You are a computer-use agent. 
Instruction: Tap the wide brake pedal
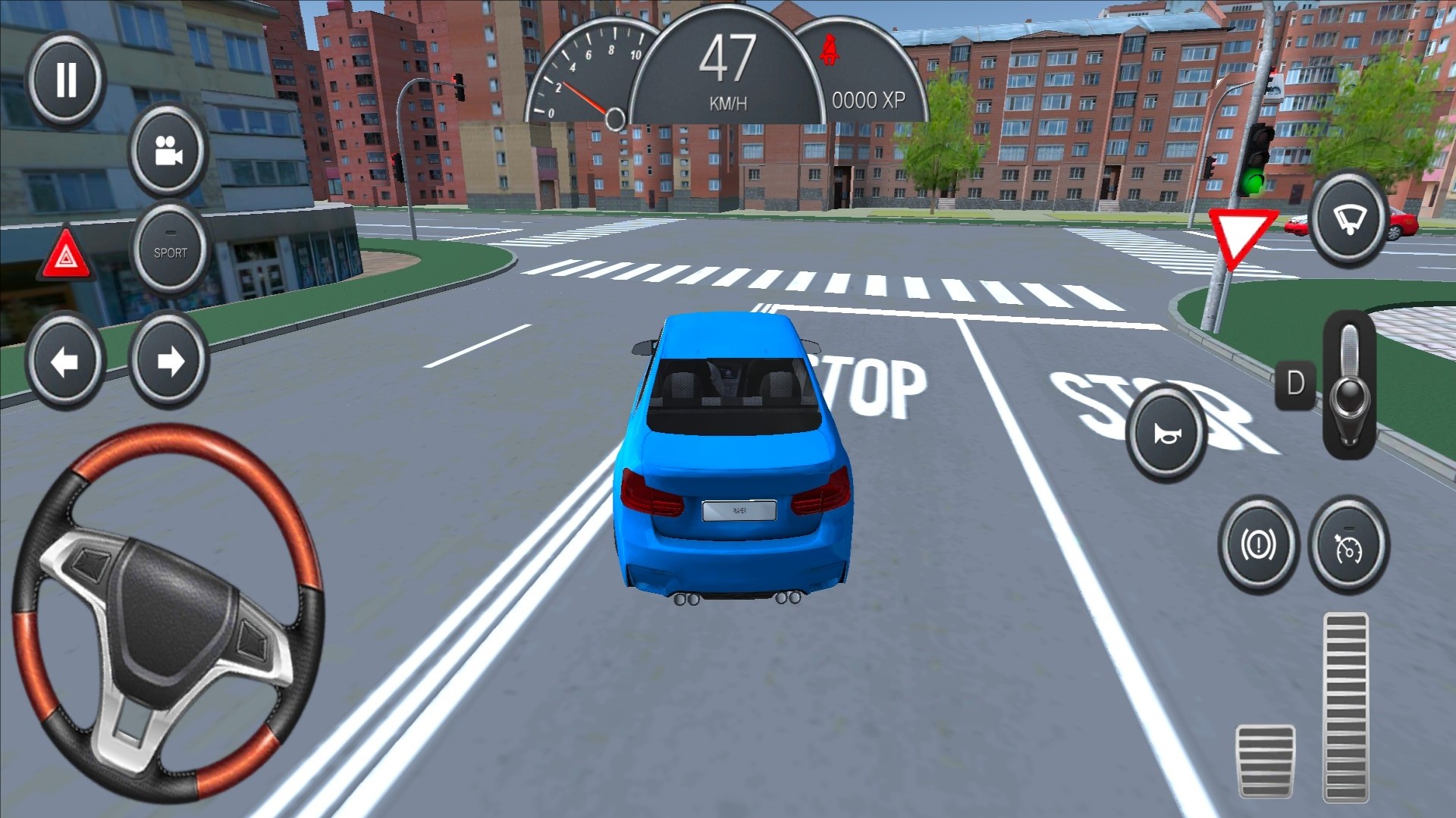pos(1265,760)
